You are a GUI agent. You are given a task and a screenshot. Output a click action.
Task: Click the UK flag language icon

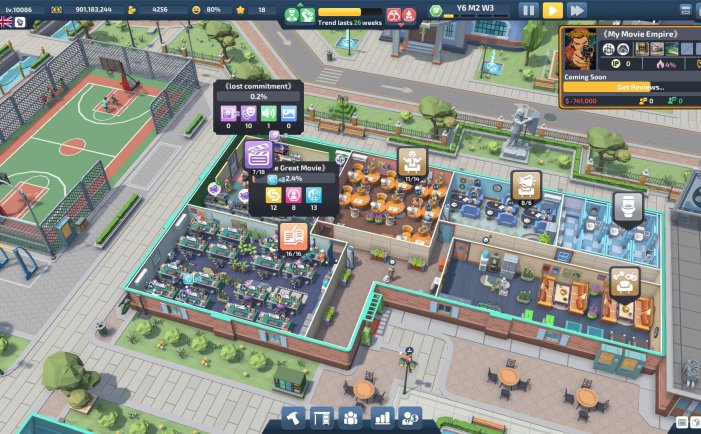pos(7,22)
